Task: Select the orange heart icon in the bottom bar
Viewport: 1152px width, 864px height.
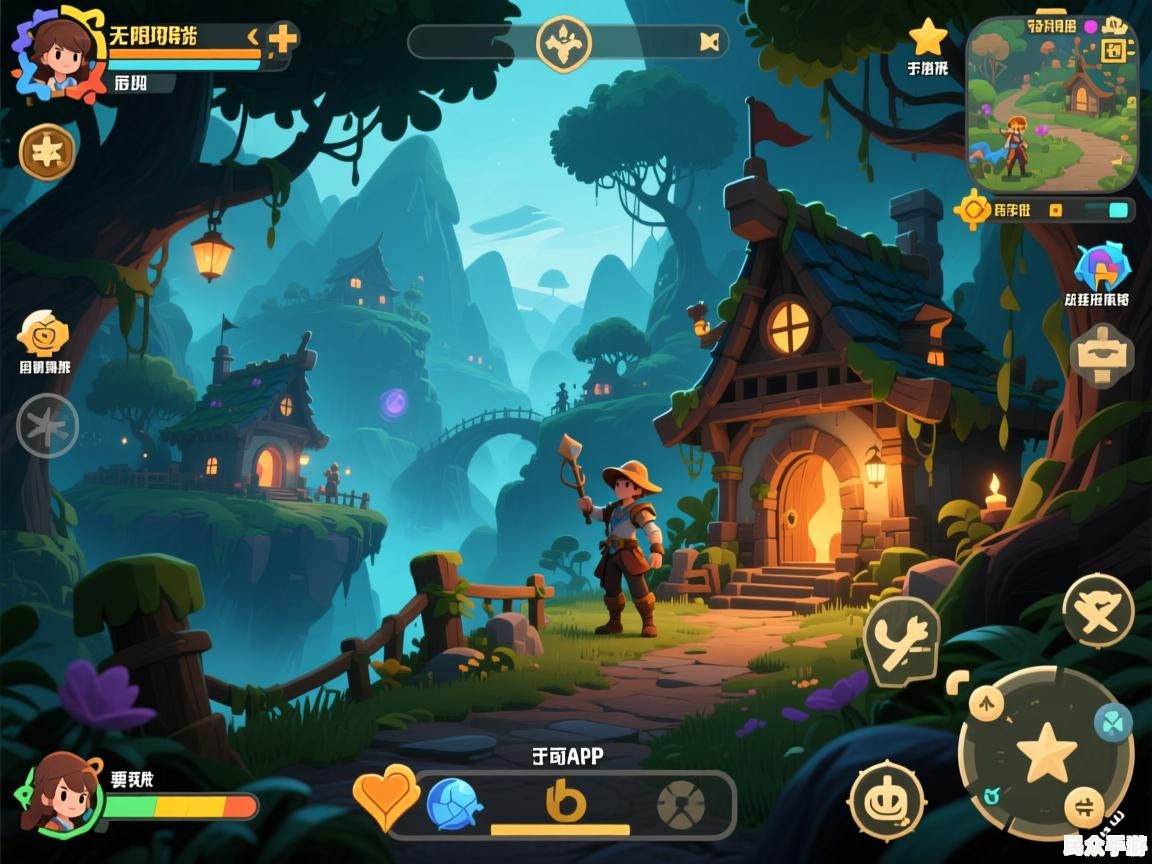Action: click(x=386, y=797)
